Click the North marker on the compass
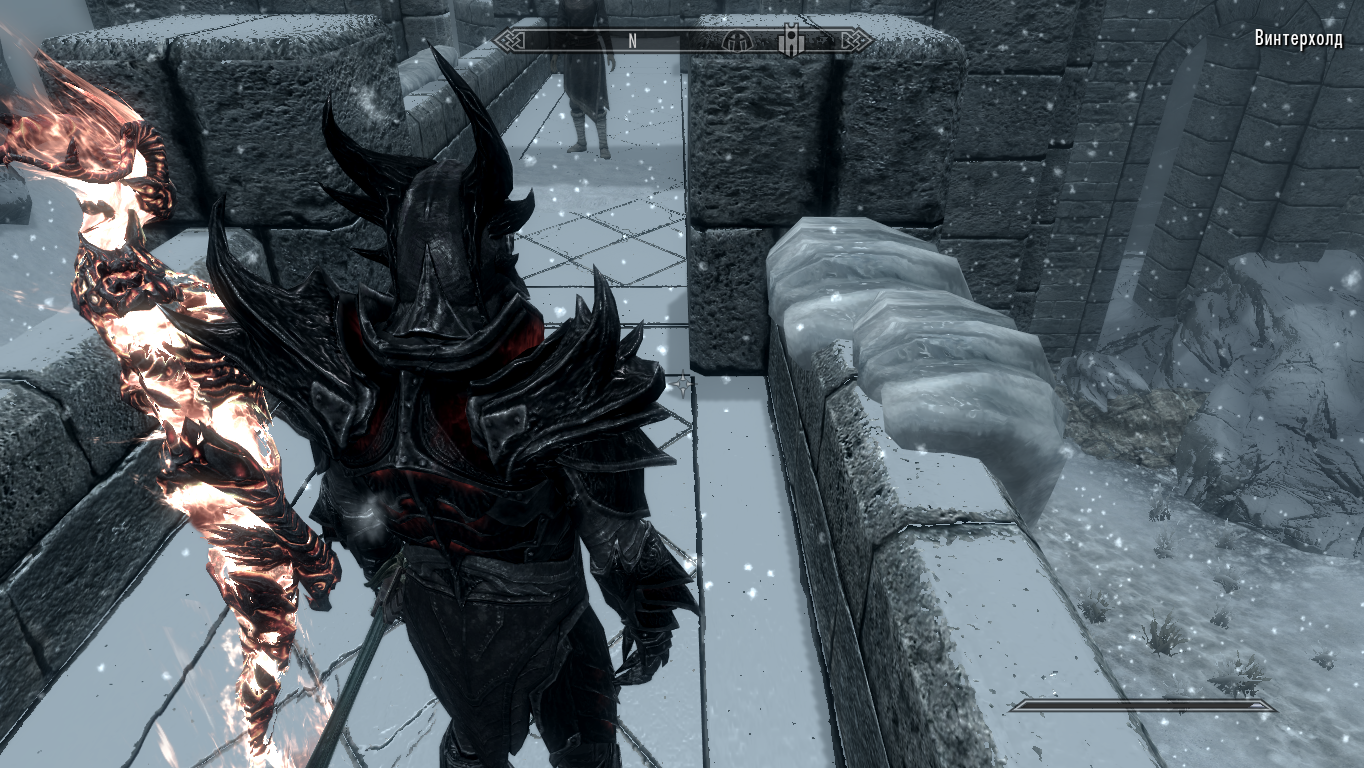The height and width of the screenshot is (768, 1364). pos(632,41)
